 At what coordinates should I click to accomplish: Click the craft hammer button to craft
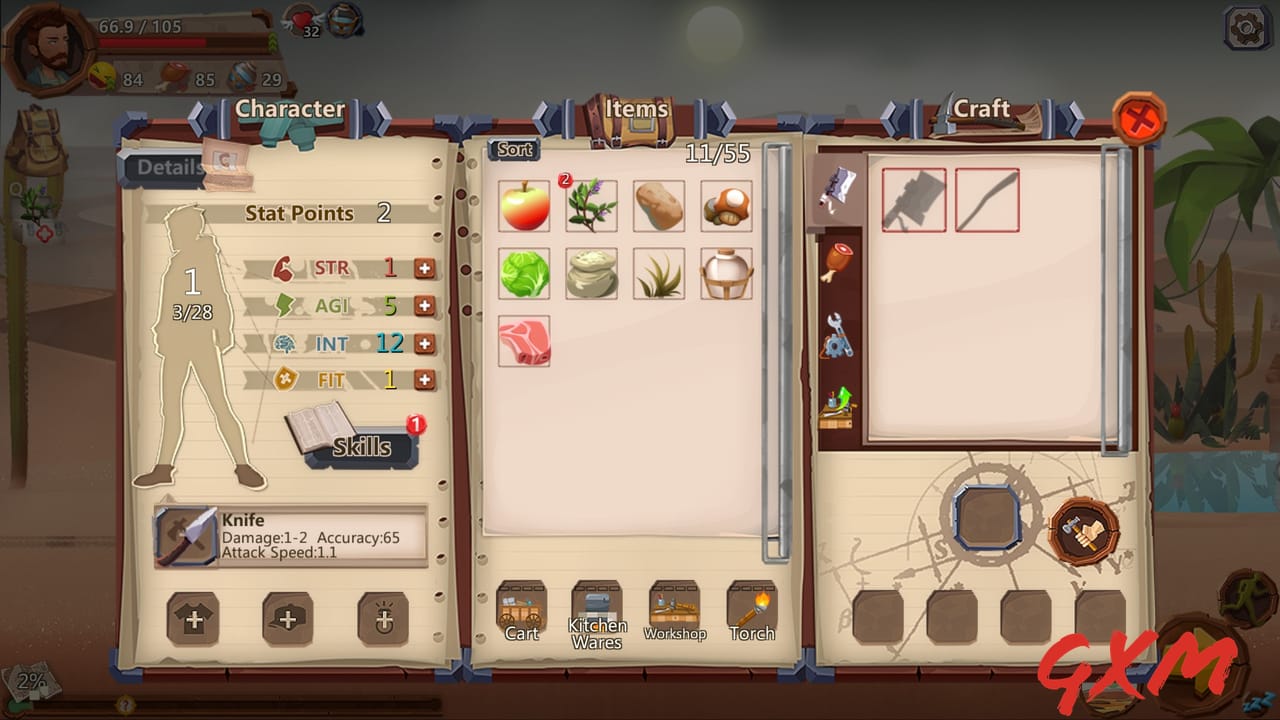(1086, 529)
